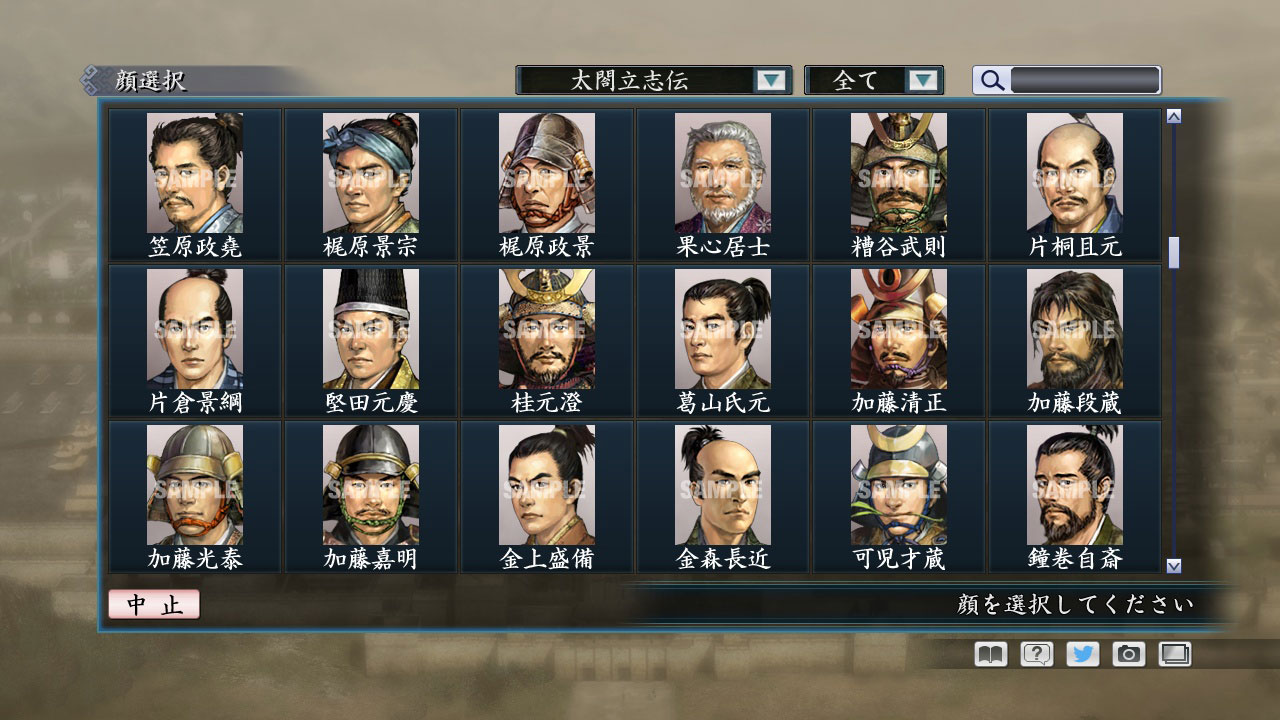
Task: Click the display mode window icon
Action: point(1174,654)
